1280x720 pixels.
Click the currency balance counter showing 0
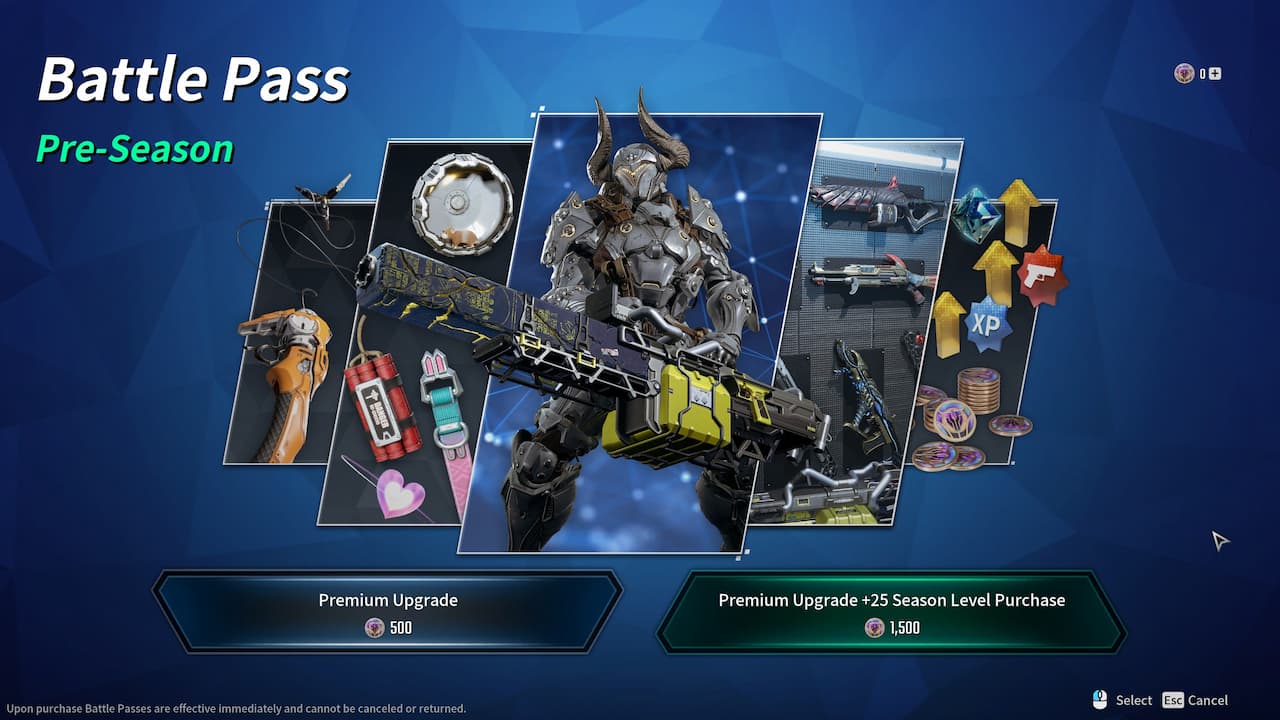(x=1201, y=73)
